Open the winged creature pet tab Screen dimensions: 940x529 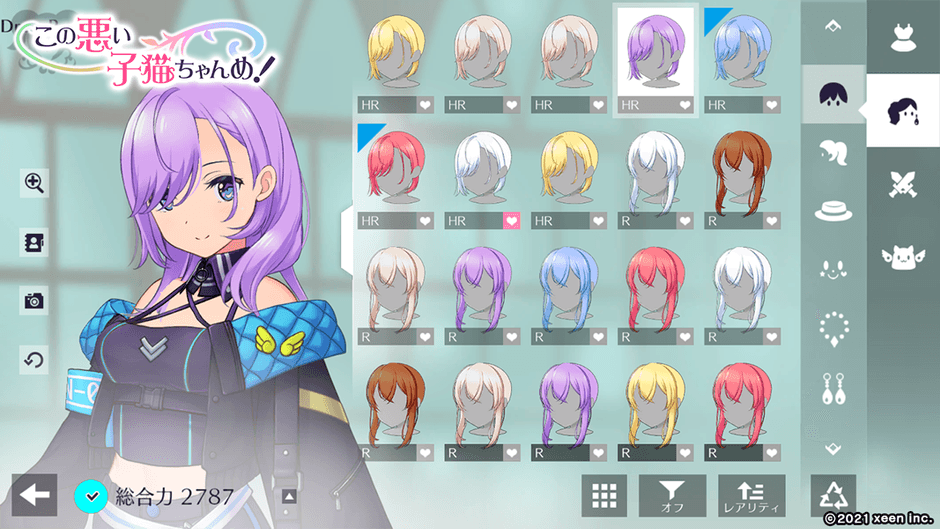(x=903, y=256)
